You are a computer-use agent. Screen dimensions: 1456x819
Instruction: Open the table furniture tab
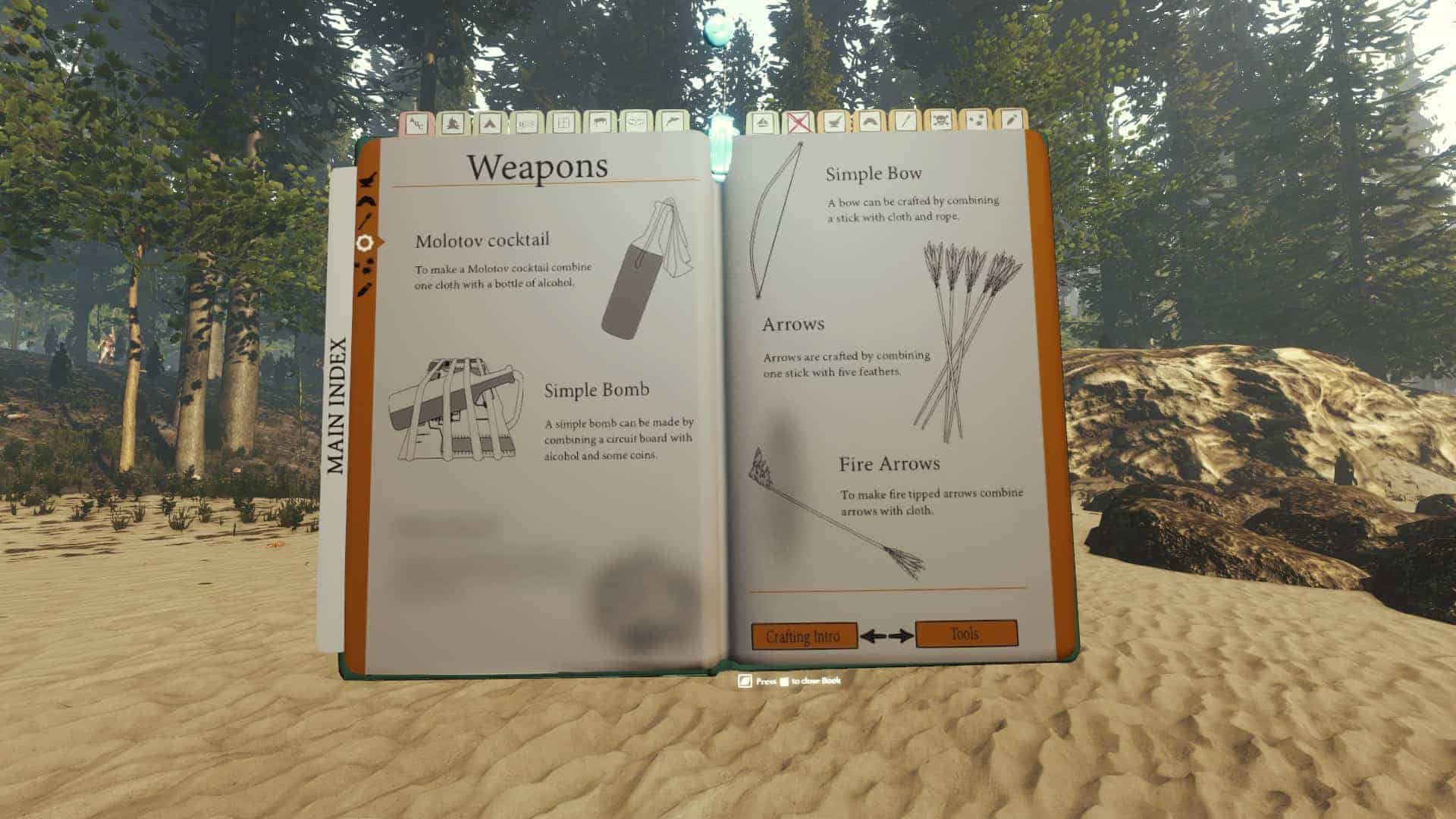point(599,121)
